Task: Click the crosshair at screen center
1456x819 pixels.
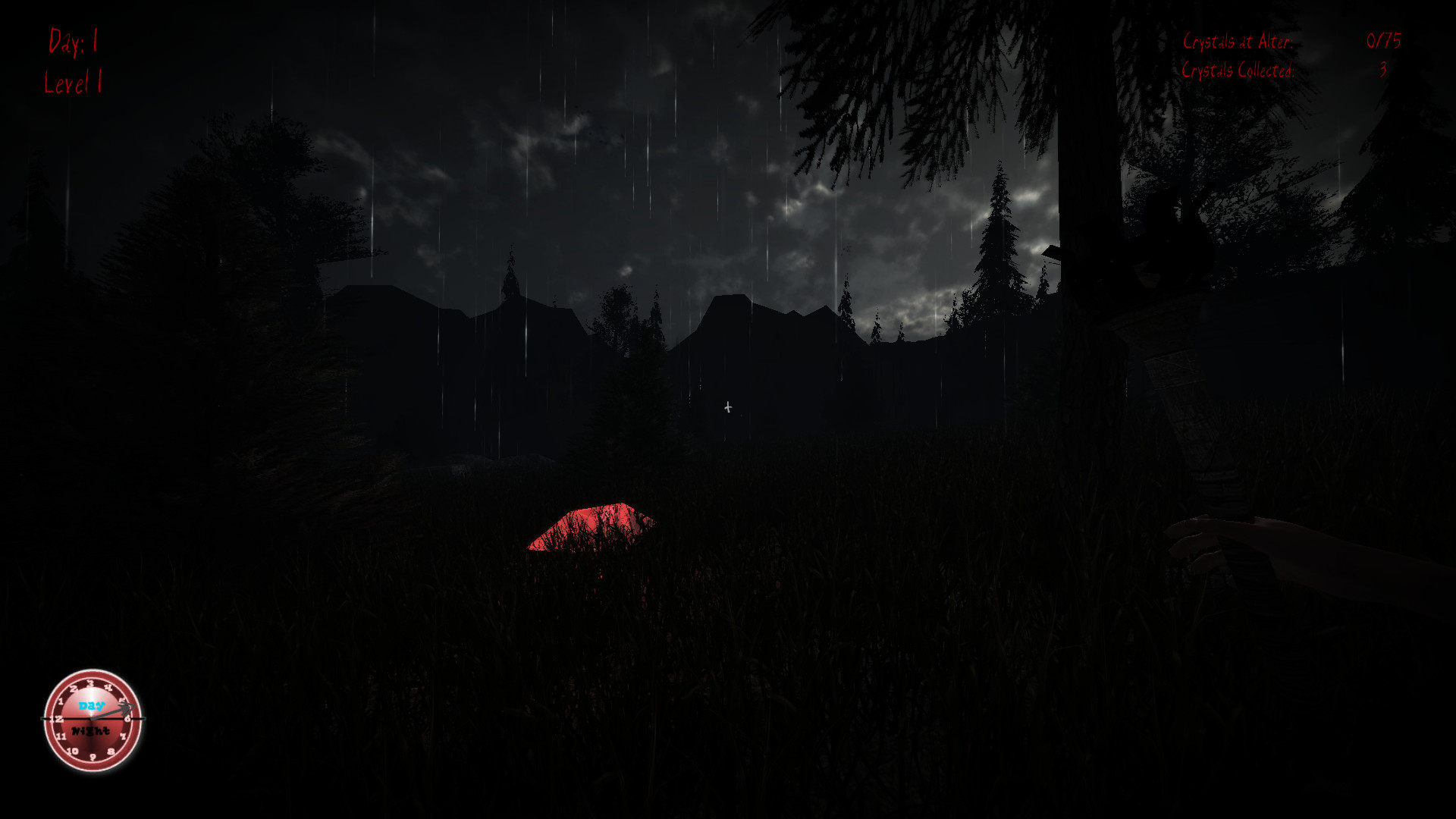Action: [727, 407]
